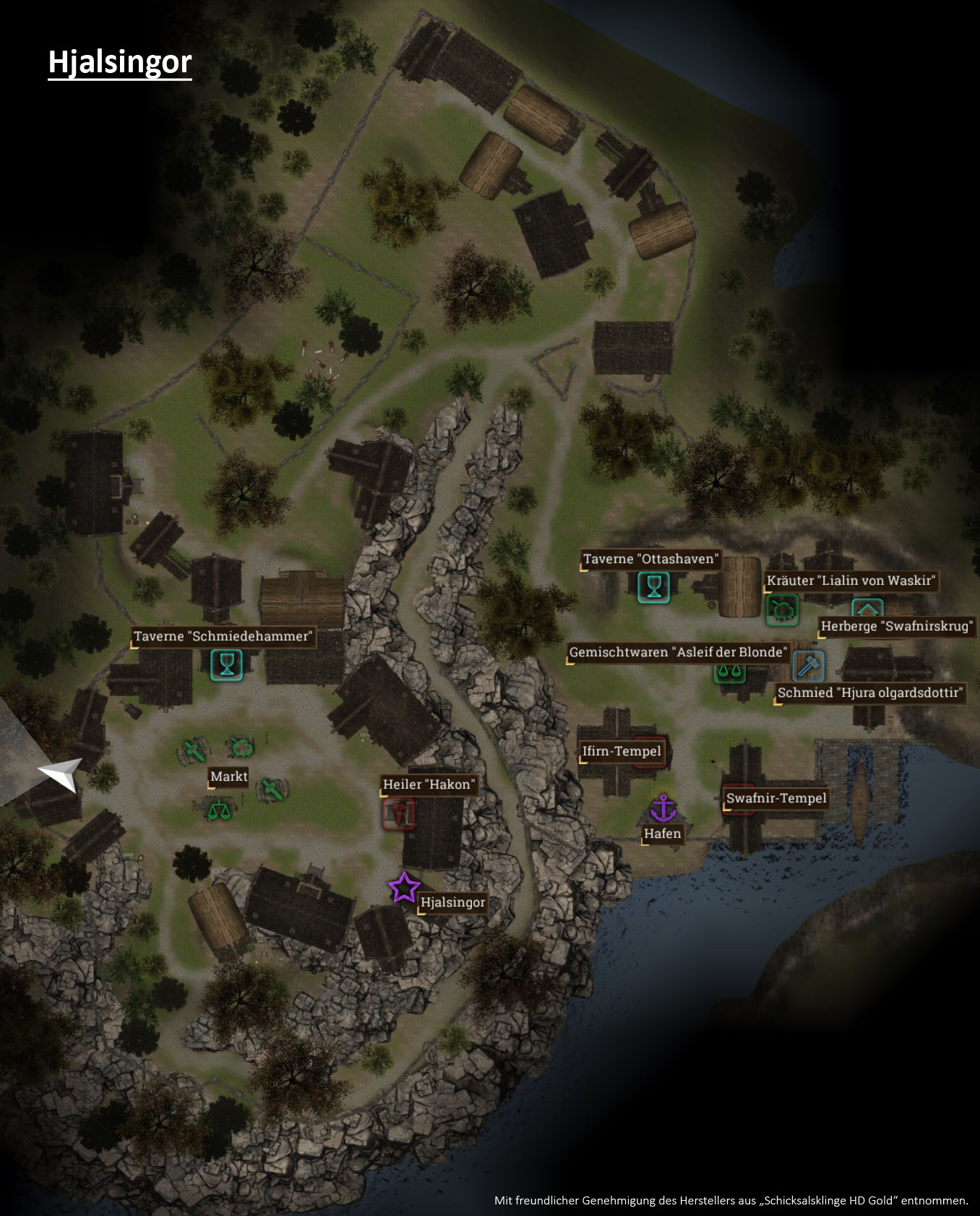Select the market's green herb stall icon

[x=241, y=747]
